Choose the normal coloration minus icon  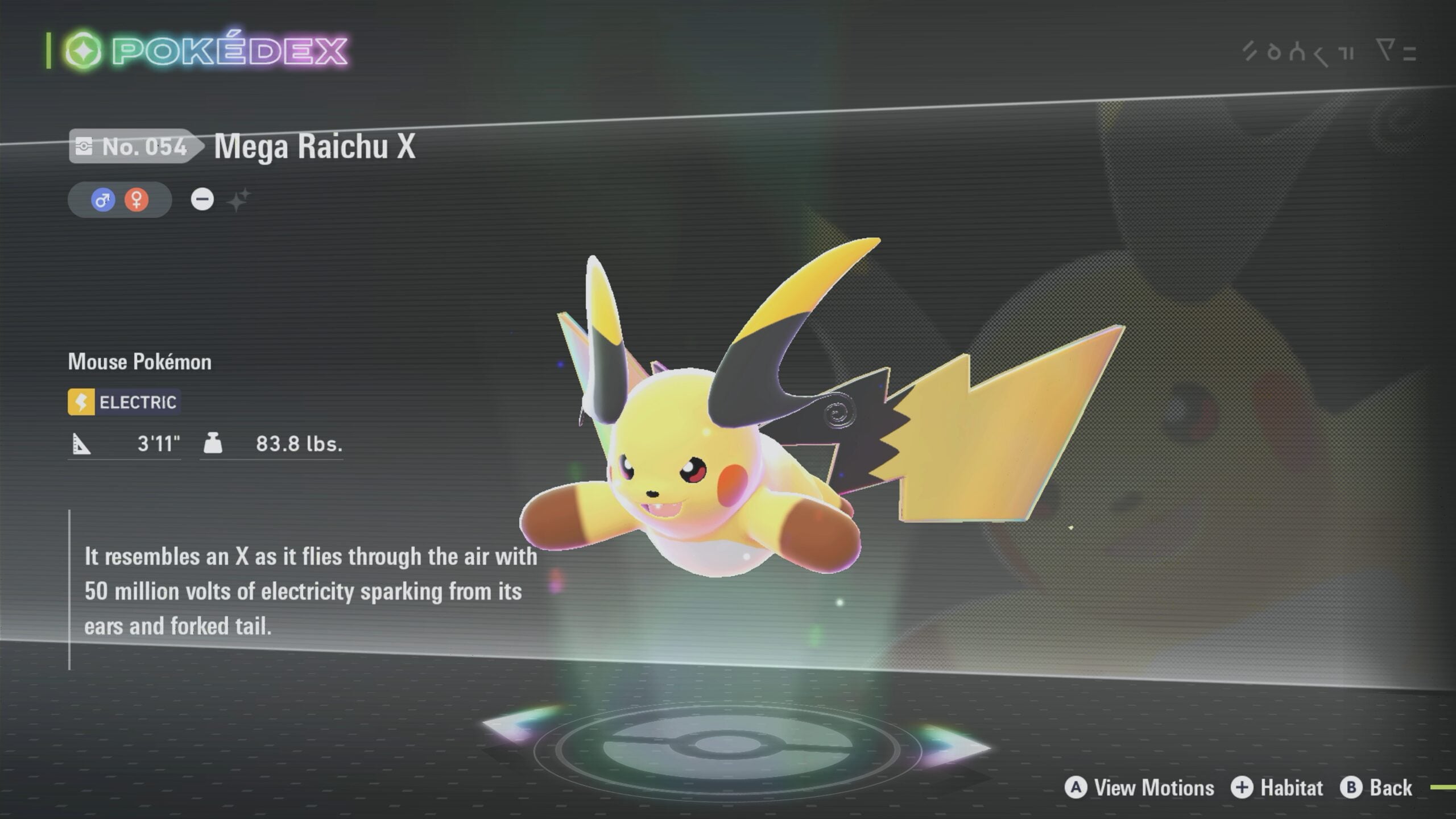[202, 199]
